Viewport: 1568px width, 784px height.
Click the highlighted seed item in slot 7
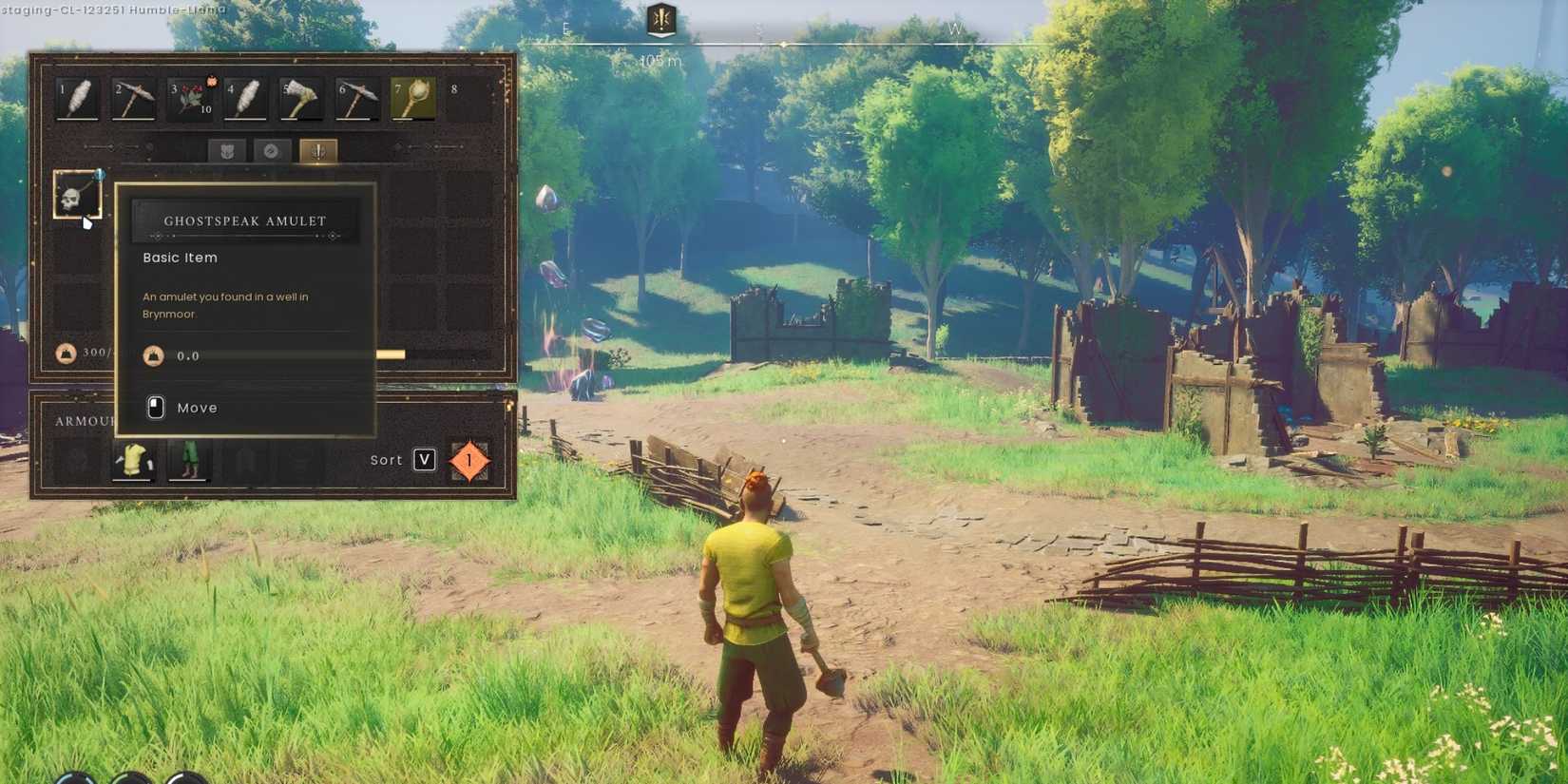click(411, 98)
